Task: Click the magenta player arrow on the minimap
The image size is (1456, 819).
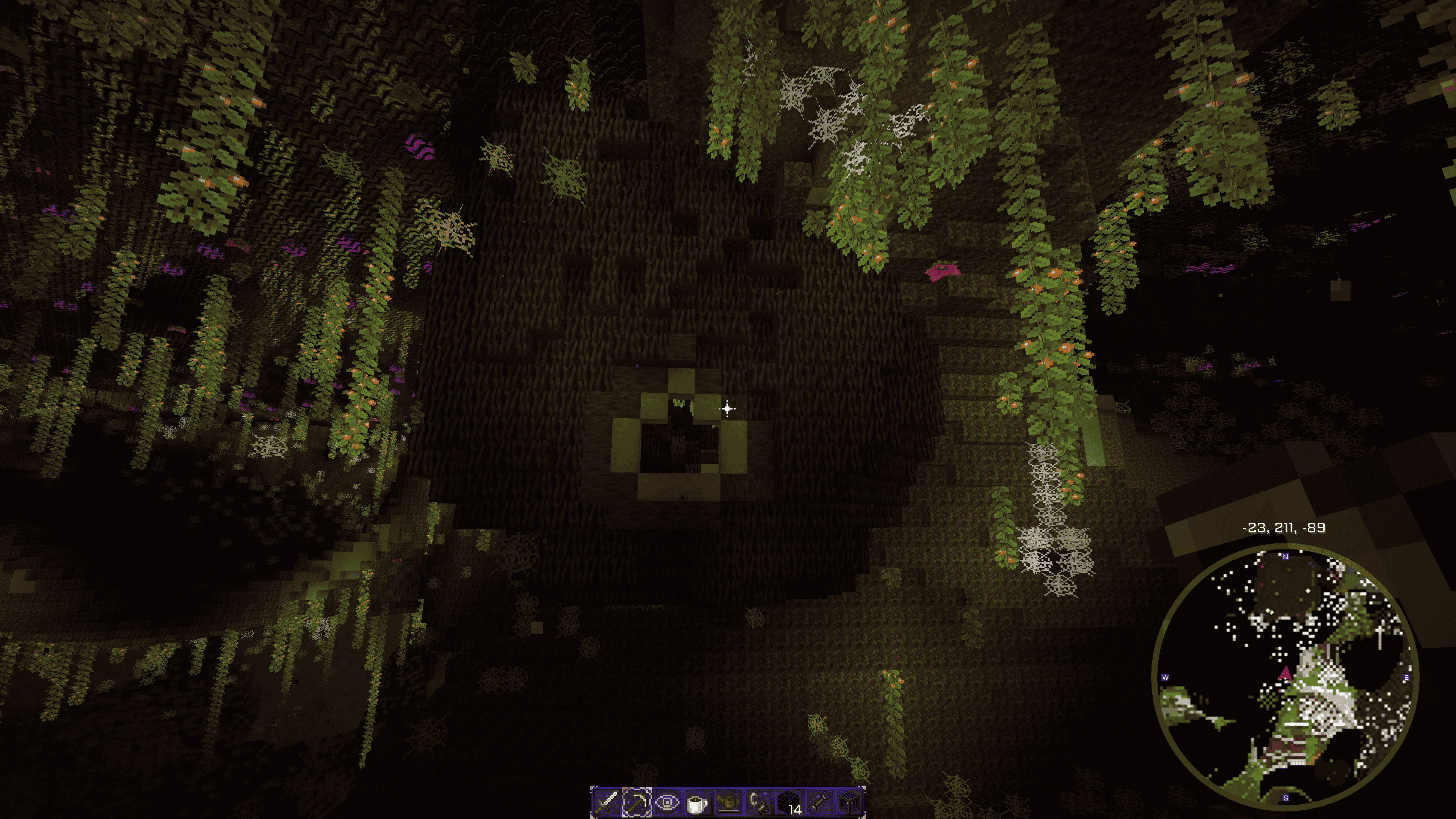Action: 1285,673
